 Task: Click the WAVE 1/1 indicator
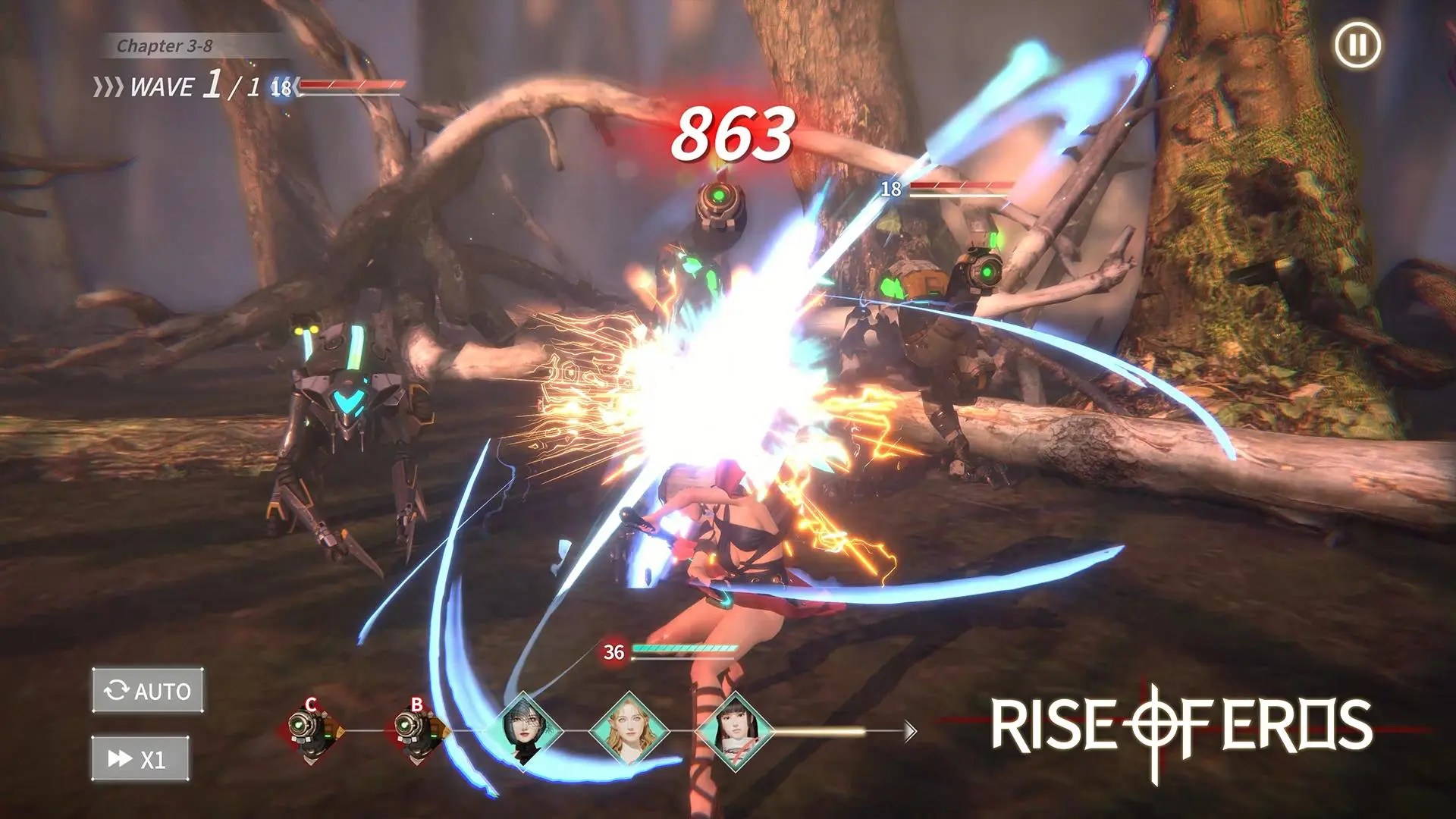(x=174, y=86)
